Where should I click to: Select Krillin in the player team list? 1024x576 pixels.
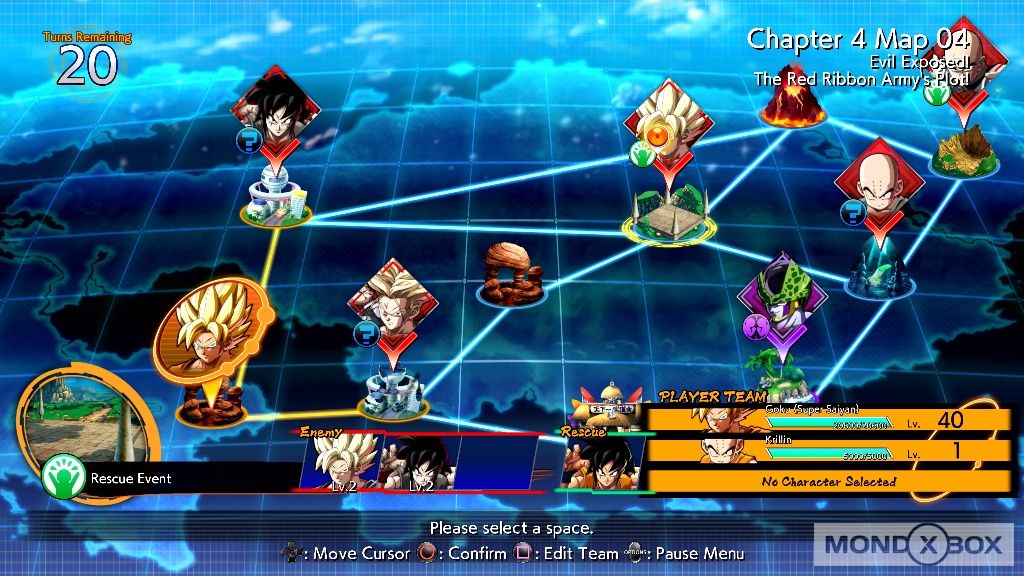(829, 451)
